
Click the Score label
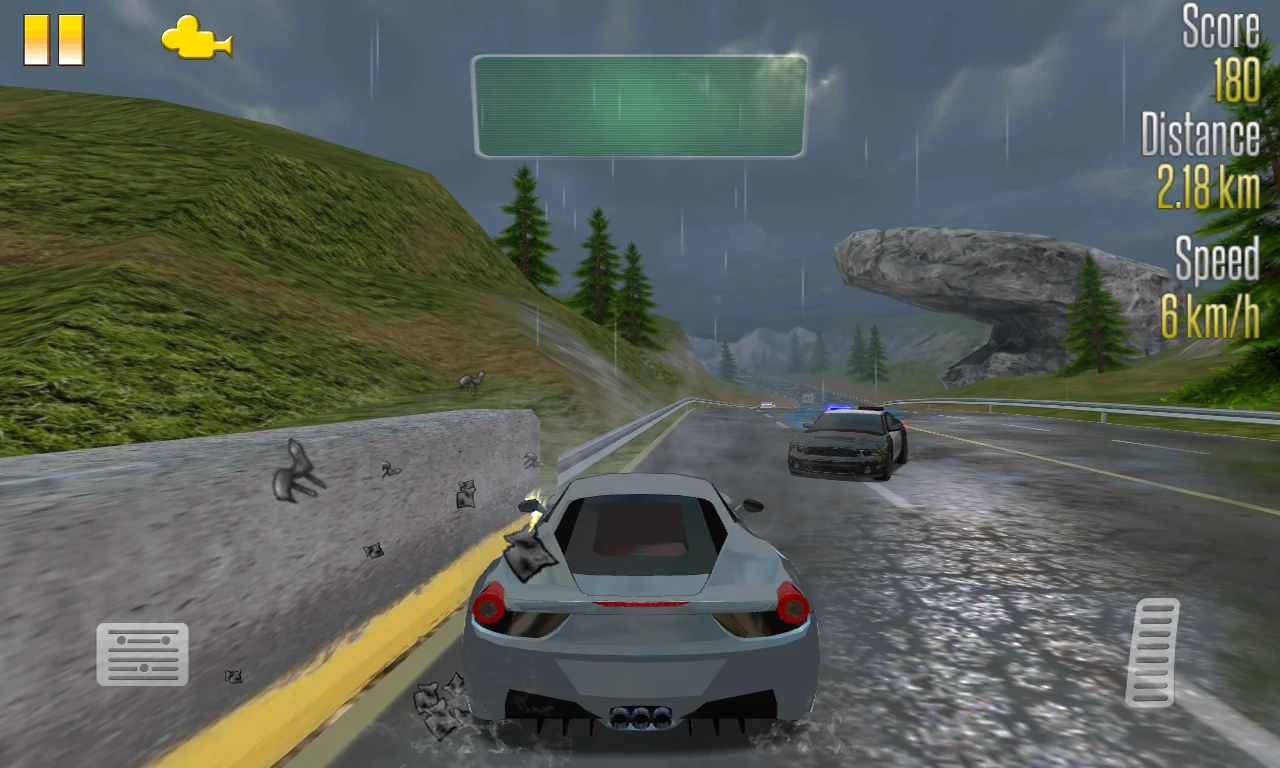1220,28
